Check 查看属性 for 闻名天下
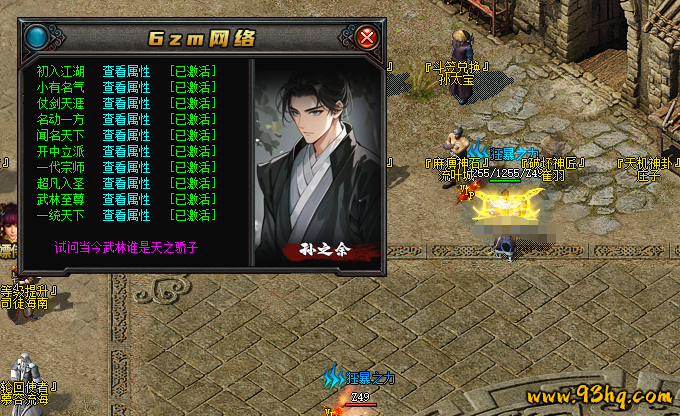 tap(126, 135)
